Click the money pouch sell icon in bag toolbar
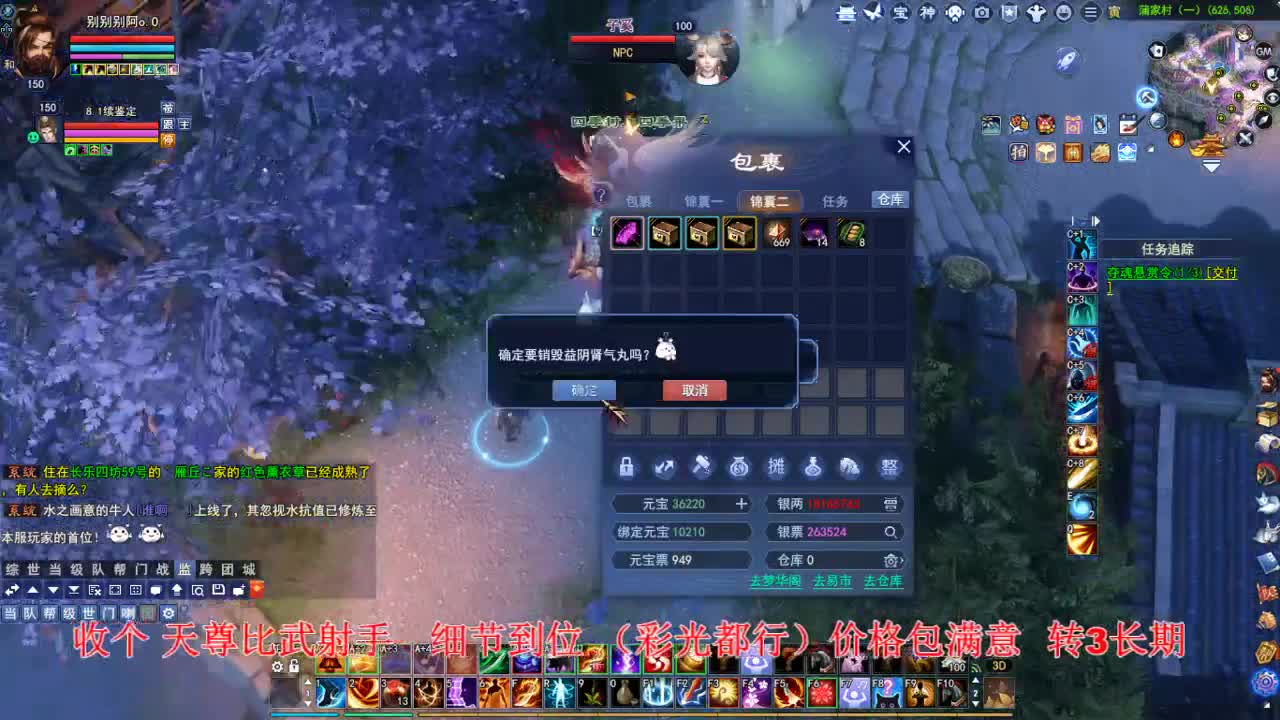This screenshot has width=1280, height=720. [738, 466]
